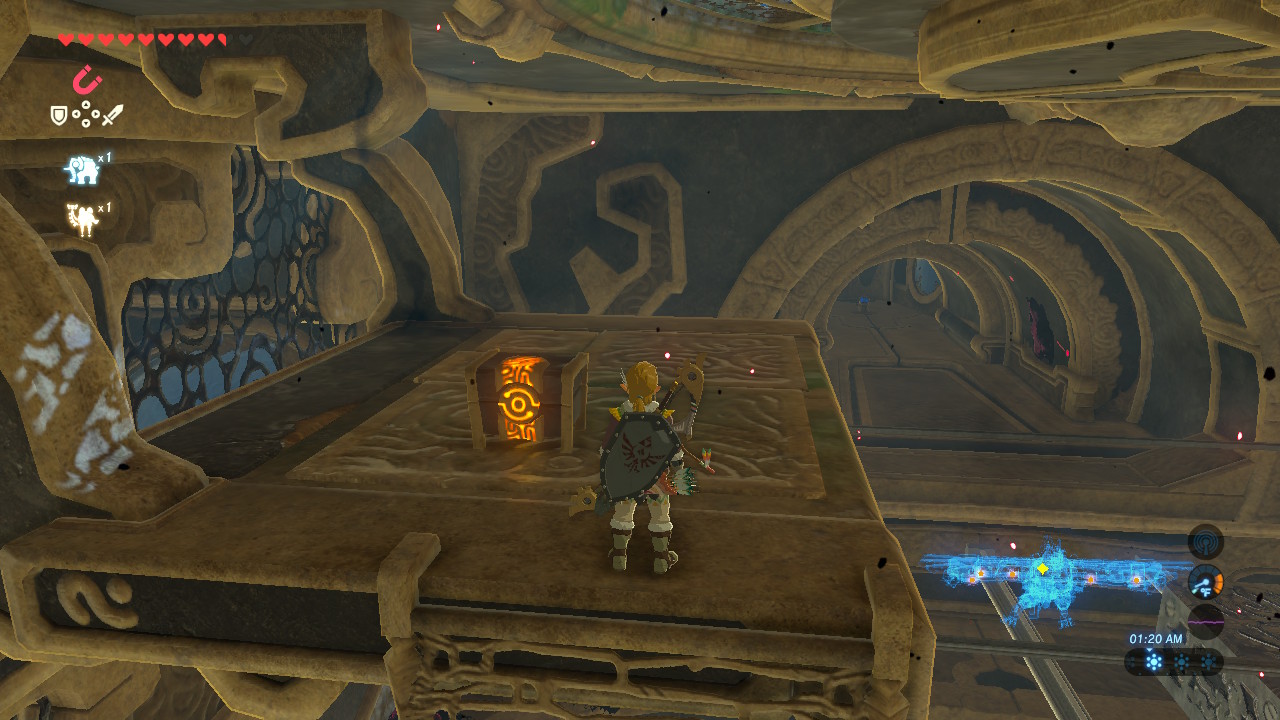Screen dimensions: 1280x720
Task: Expand the d-pad weapon selector
Action: coord(86,116)
